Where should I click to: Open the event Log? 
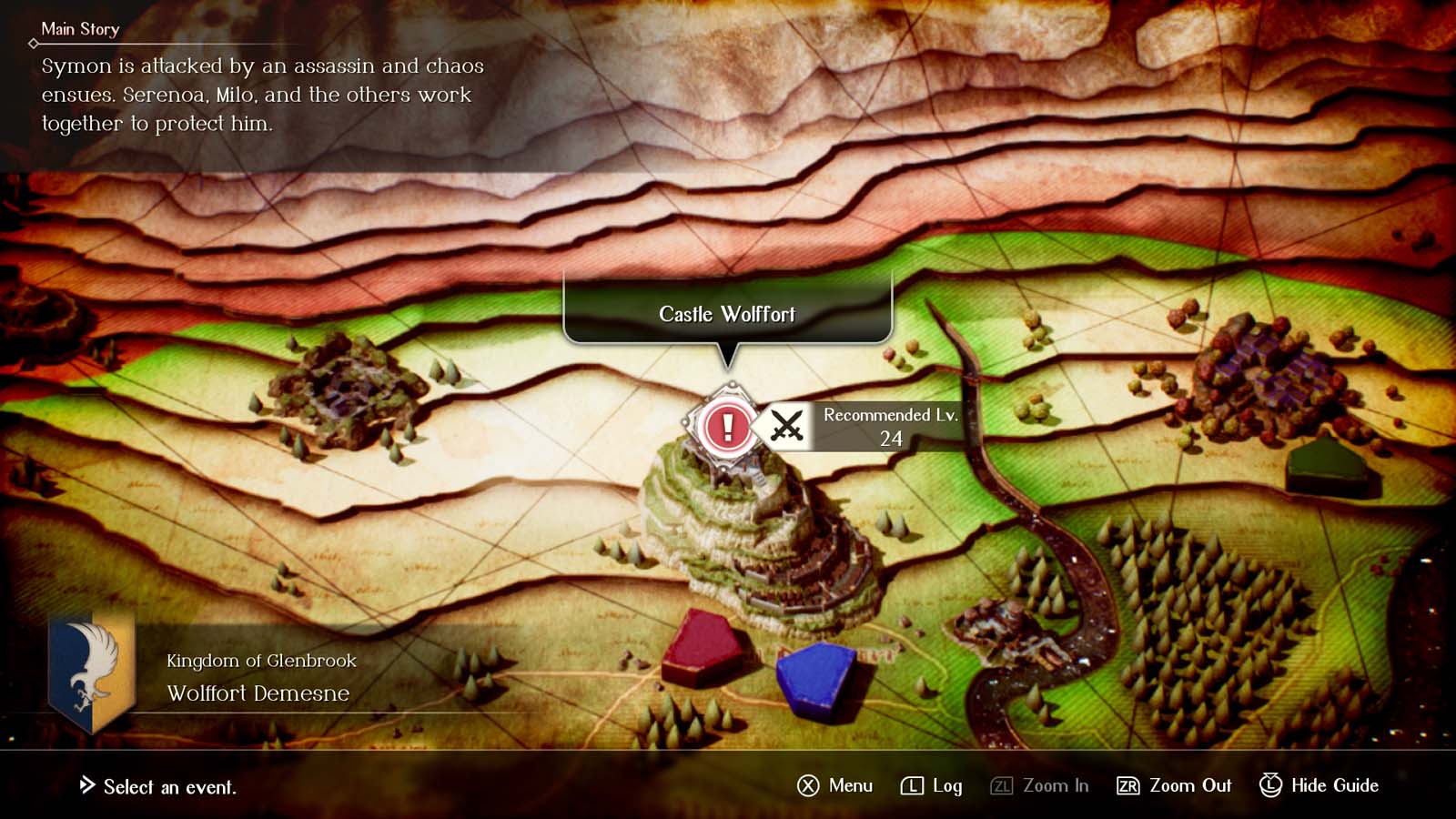point(946,785)
